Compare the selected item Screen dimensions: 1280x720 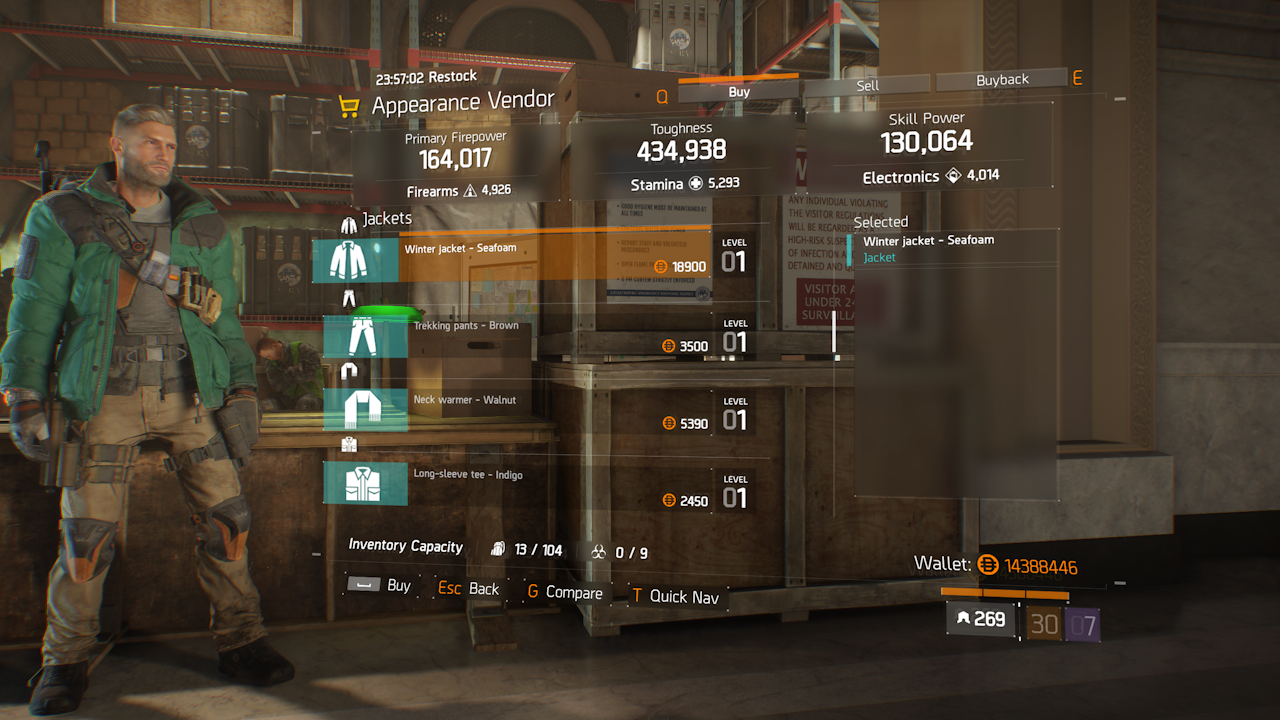[x=565, y=593]
